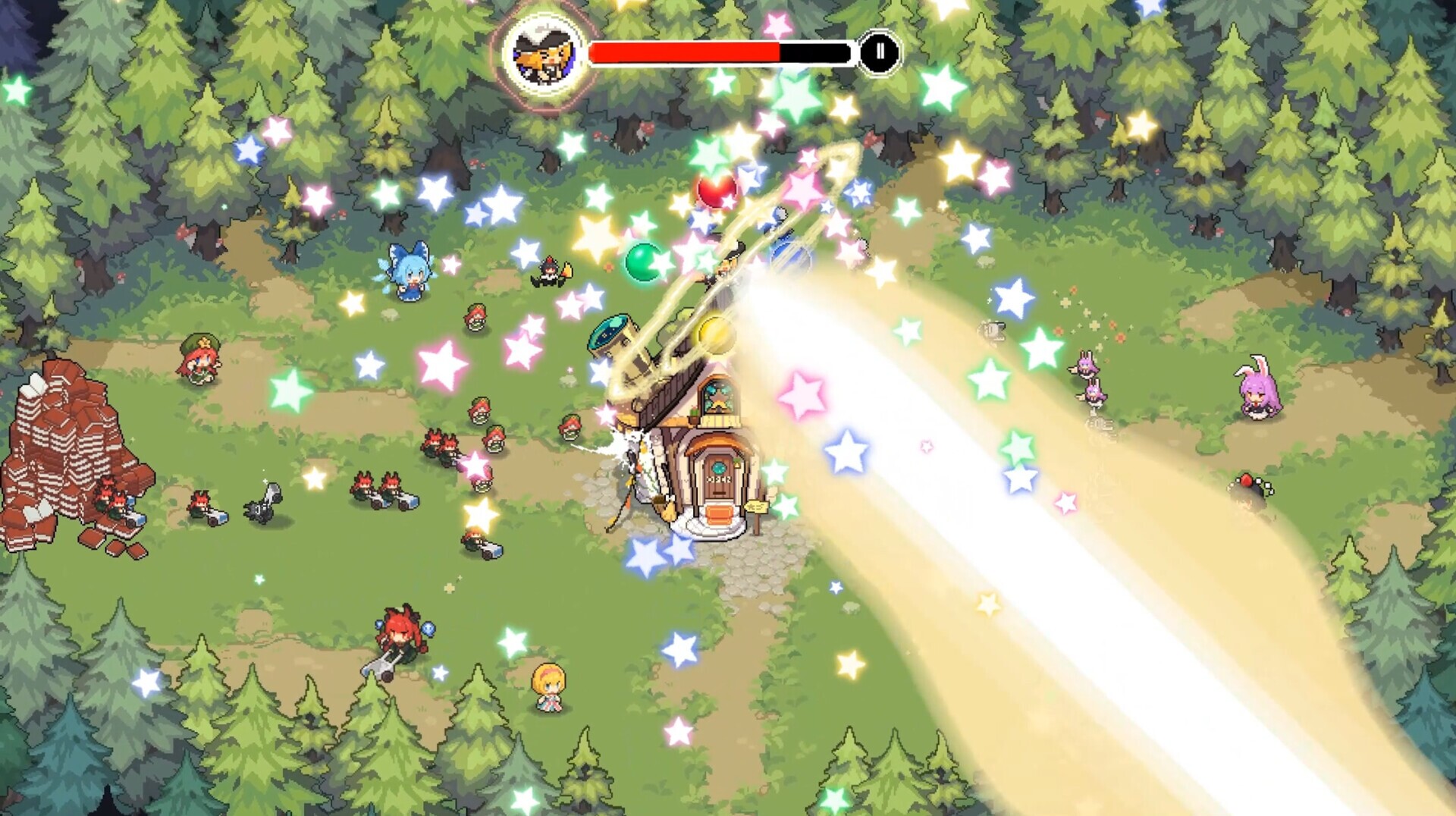Pause the game with the pause button
This screenshot has width=1456, height=816.
[x=880, y=52]
